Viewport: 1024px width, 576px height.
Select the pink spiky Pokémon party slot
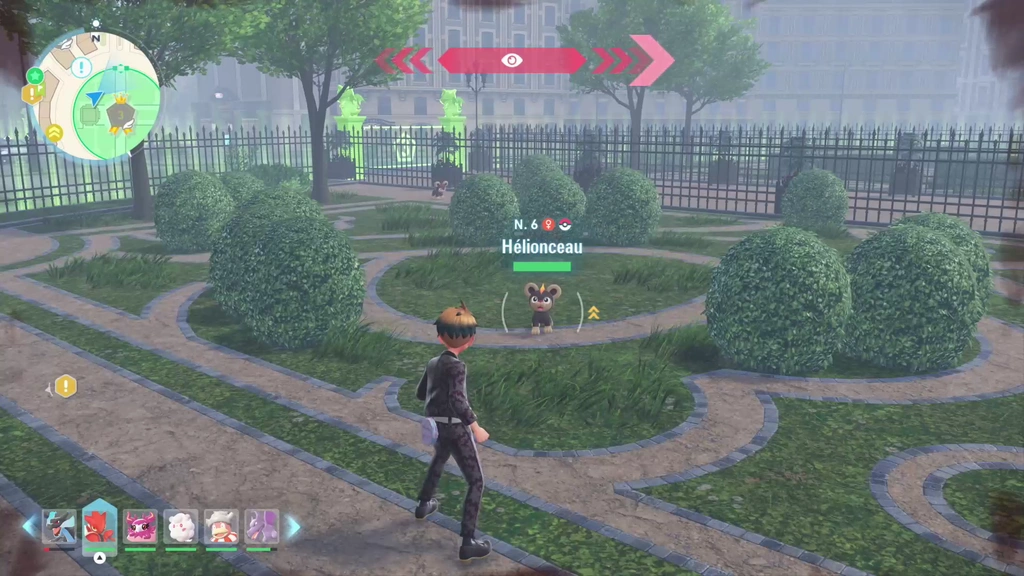coord(140,526)
